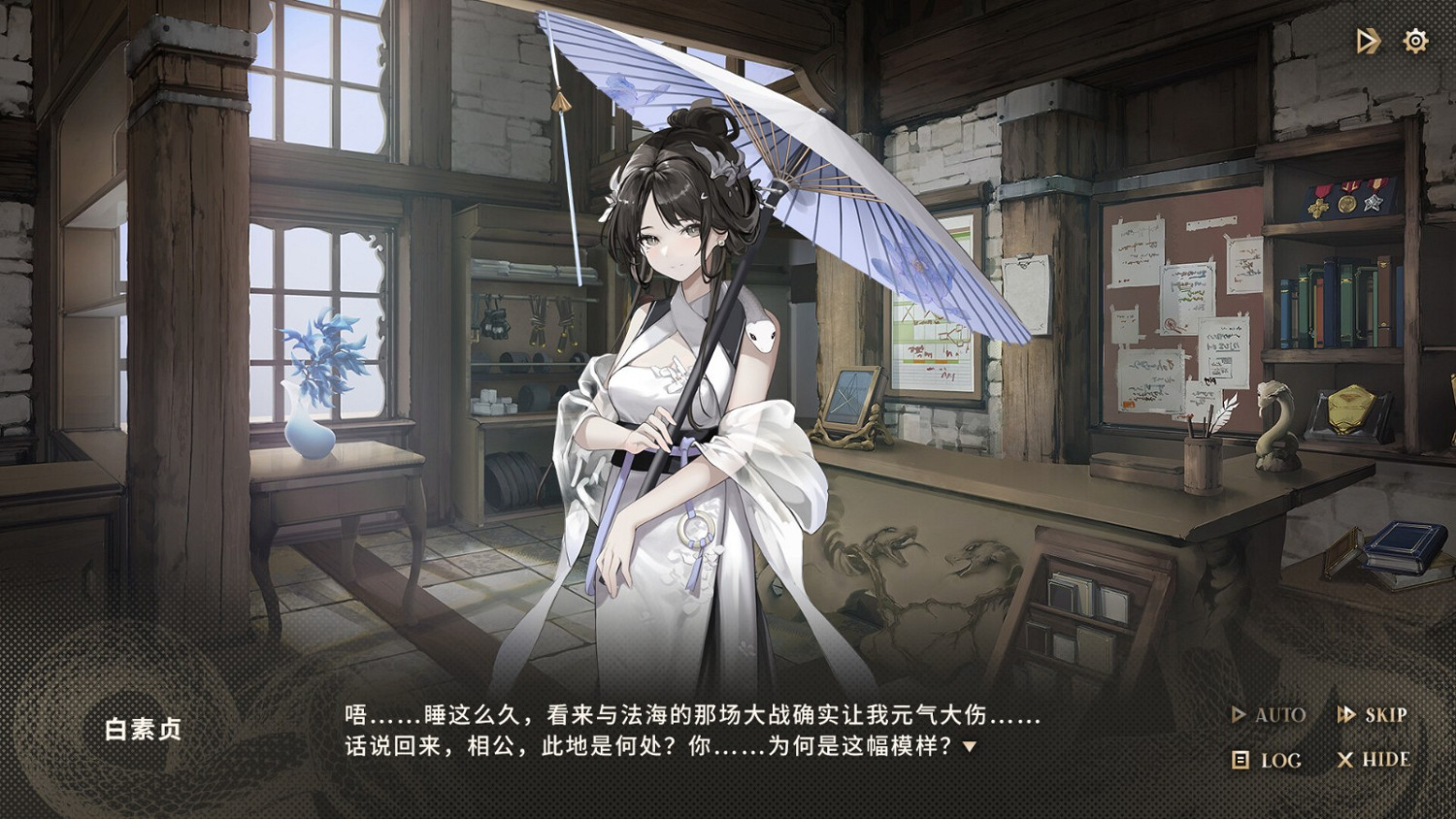1456x819 pixels.
Task: Click the play triangle icon beside AUTO
Action: pyautogui.click(x=1237, y=716)
